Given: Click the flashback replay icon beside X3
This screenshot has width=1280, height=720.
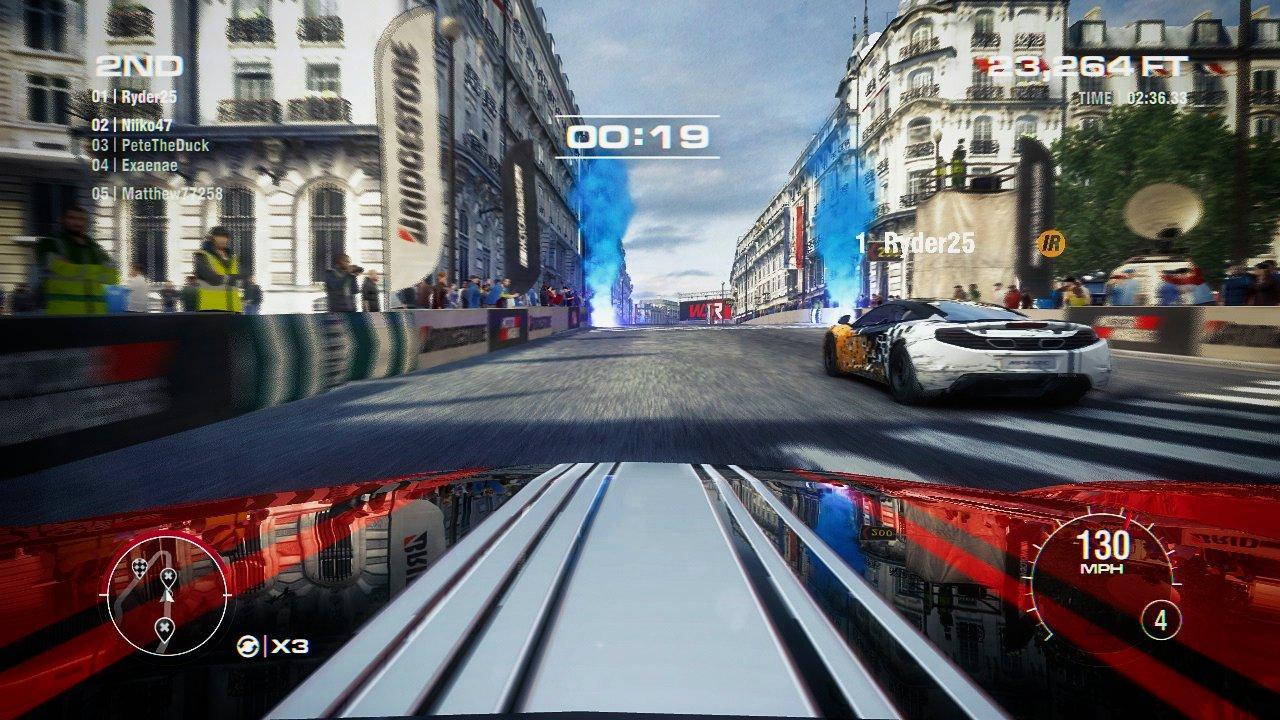Looking at the screenshot, I should pos(247,645).
